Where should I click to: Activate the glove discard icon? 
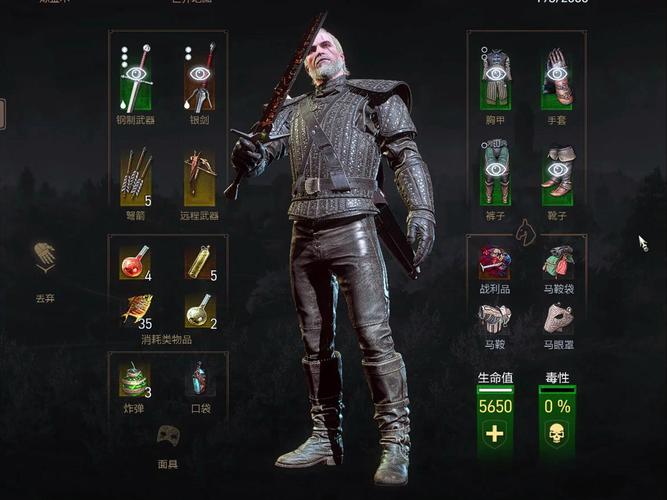pos(44,257)
